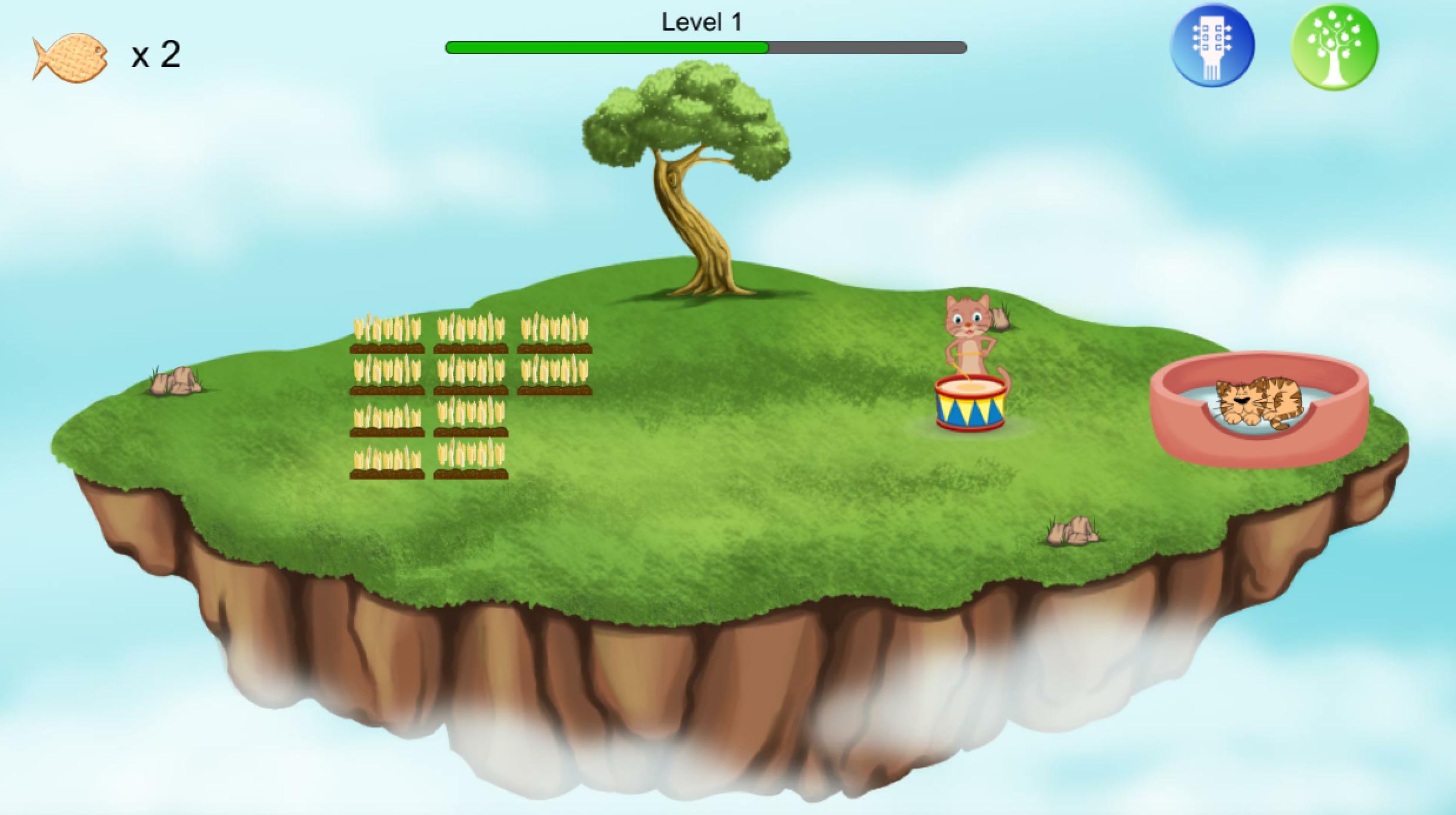Open the blue guitar headstock button
Screen dimensions: 1456x815
[x=1212, y=46]
